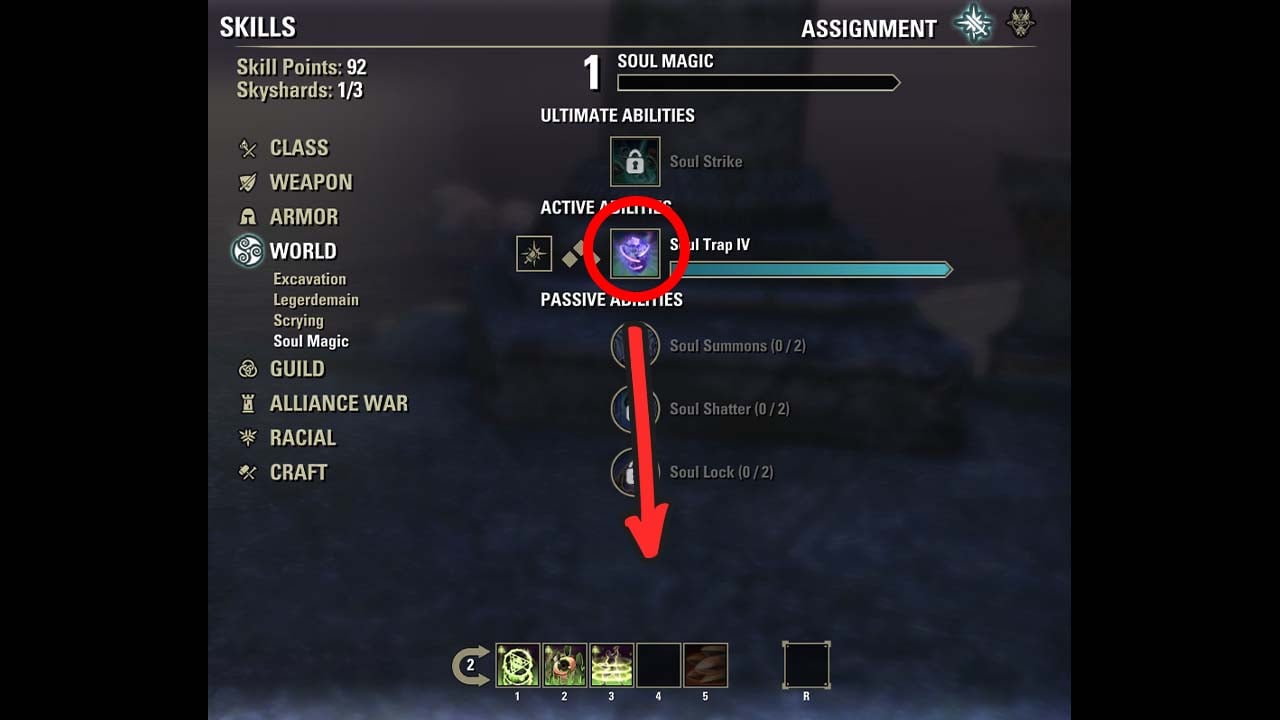View the Scrying skill line
1280x720 pixels.
pyautogui.click(x=298, y=321)
